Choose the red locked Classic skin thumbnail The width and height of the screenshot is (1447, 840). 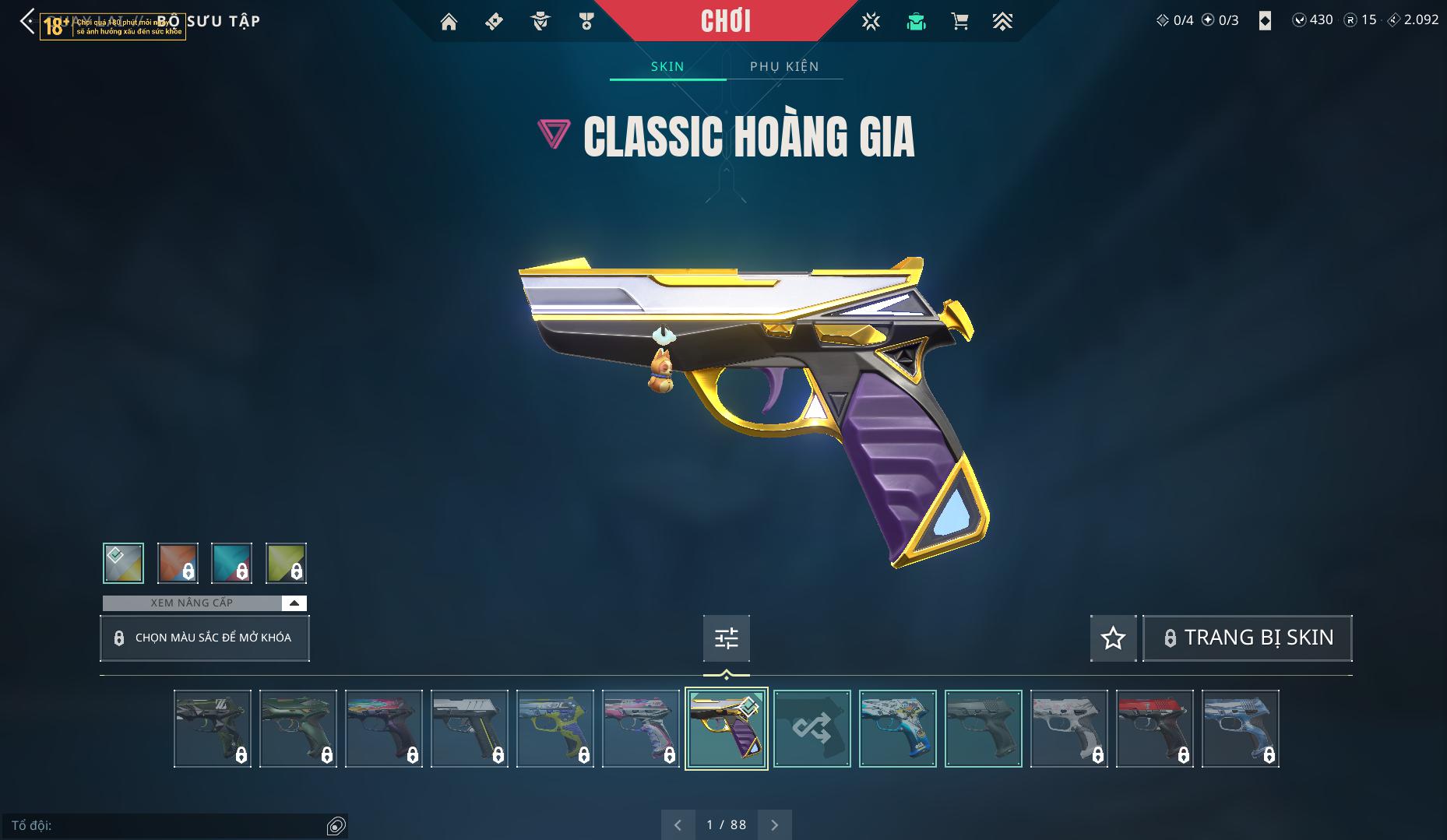(1154, 729)
